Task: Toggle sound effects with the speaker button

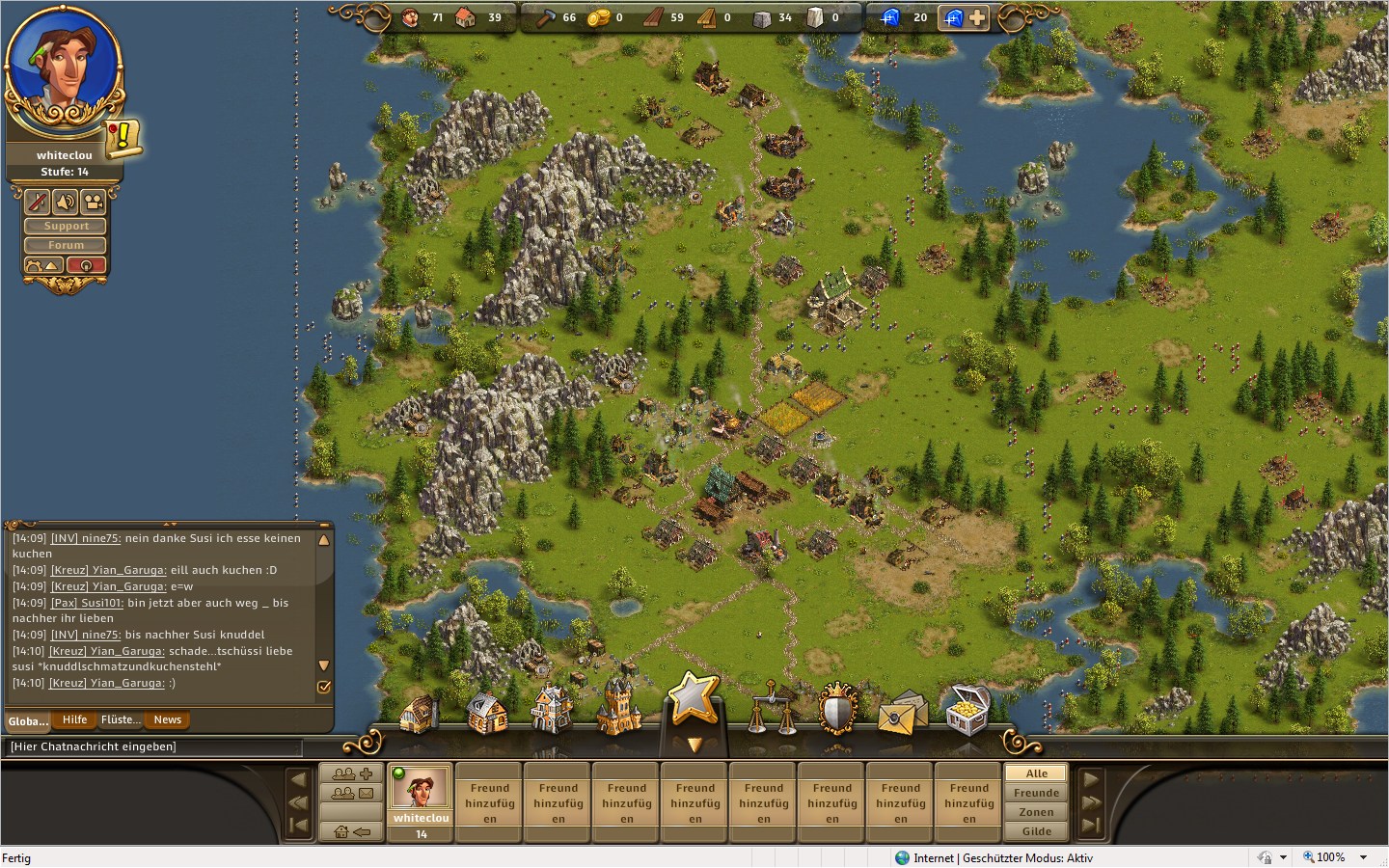Action: [65, 202]
